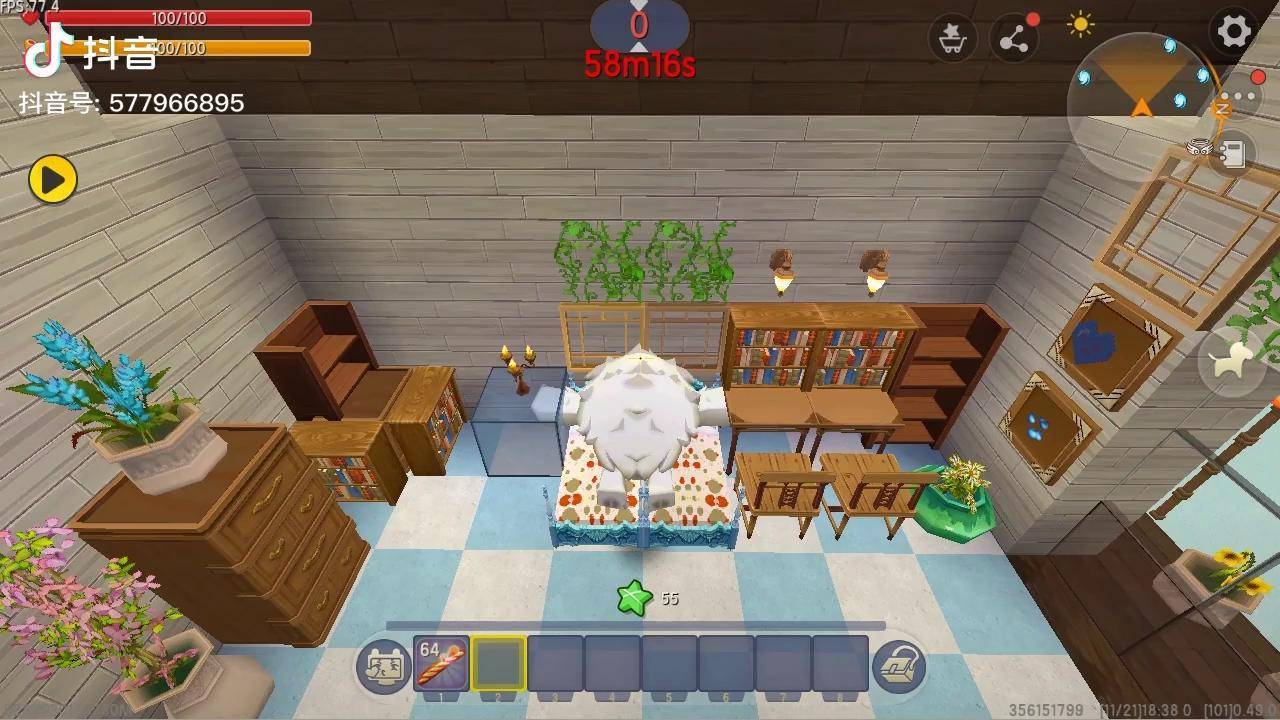Open the emote face button beside hotbar
Viewport: 1280px width, 720px height.
[x=383, y=666]
